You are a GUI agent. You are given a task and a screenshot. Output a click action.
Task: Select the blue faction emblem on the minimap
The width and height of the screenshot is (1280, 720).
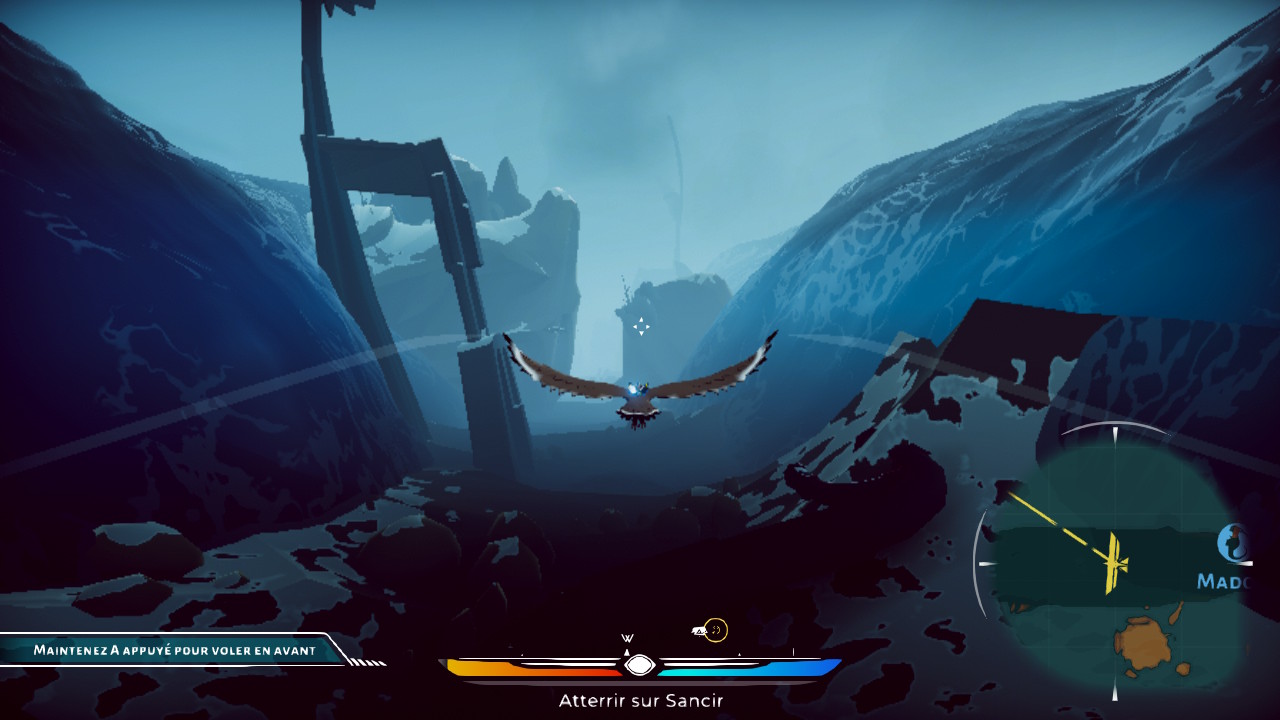(x=1234, y=544)
